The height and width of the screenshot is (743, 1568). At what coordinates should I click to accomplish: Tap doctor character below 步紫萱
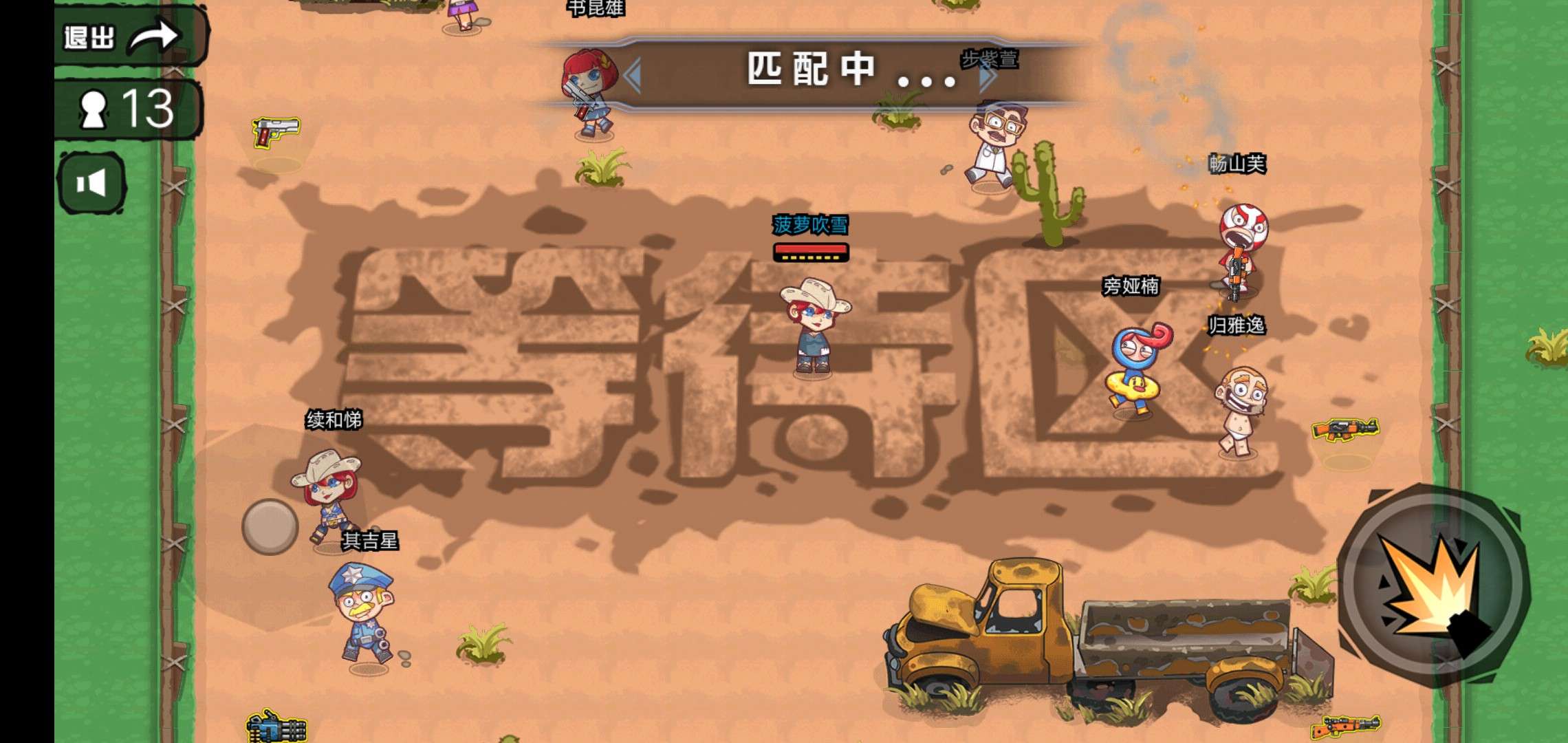(x=994, y=144)
